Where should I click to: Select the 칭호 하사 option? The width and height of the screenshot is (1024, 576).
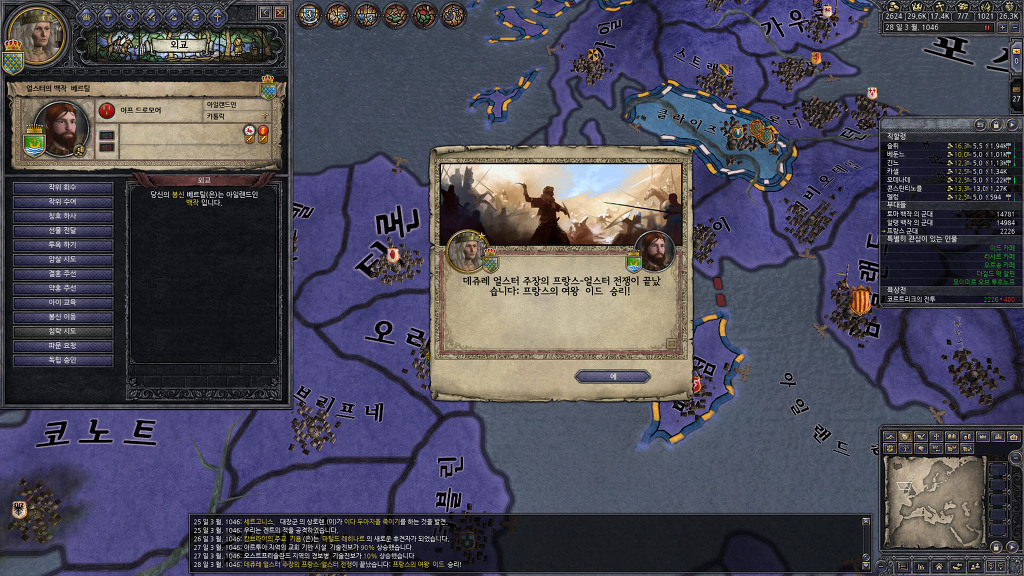tap(63, 216)
